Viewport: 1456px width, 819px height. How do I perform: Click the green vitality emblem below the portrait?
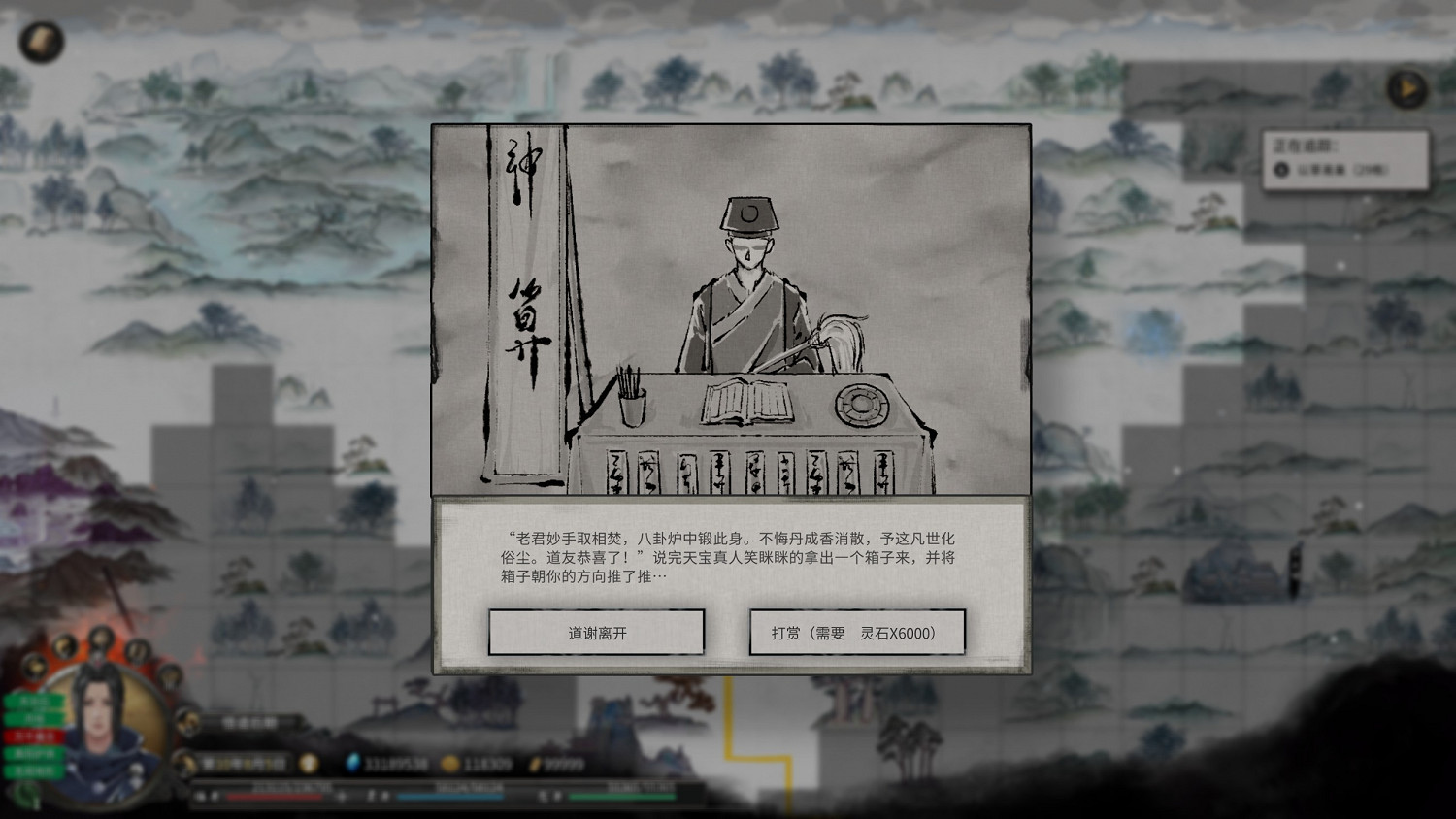[x=26, y=792]
